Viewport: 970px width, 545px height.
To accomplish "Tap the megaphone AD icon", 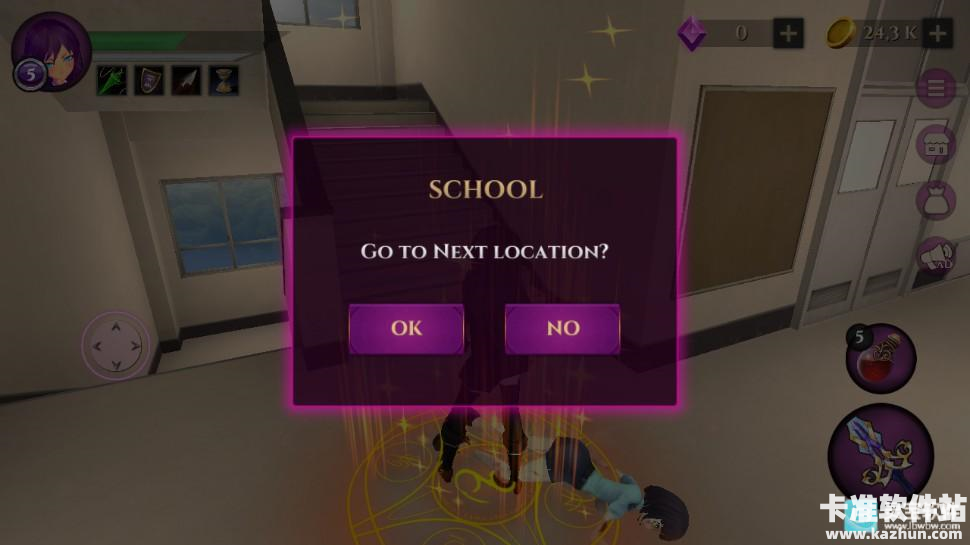I will [937, 257].
